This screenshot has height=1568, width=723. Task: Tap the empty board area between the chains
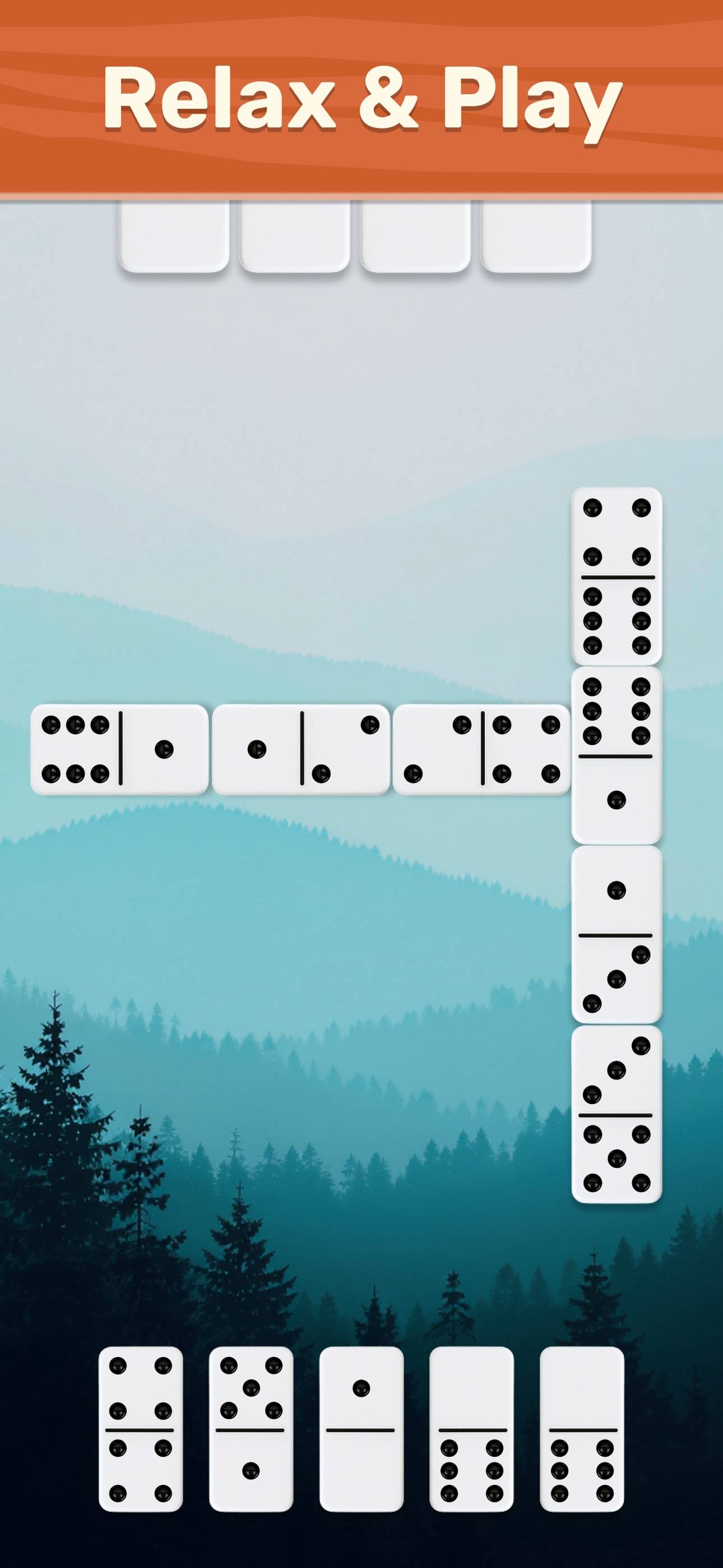point(304,487)
